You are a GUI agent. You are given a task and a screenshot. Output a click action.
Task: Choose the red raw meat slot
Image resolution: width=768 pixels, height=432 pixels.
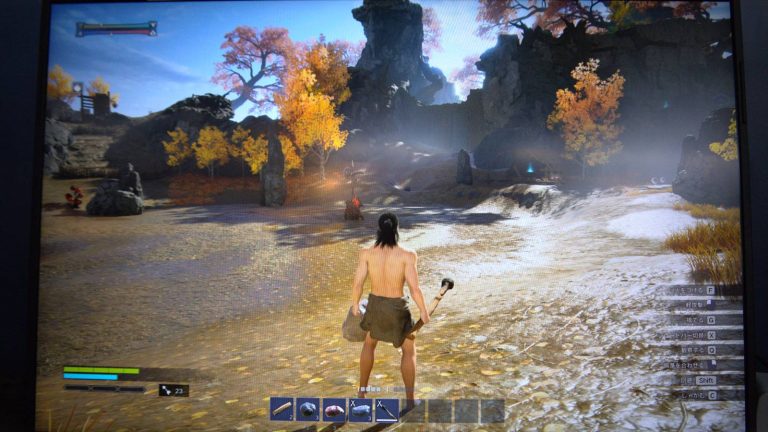334,410
